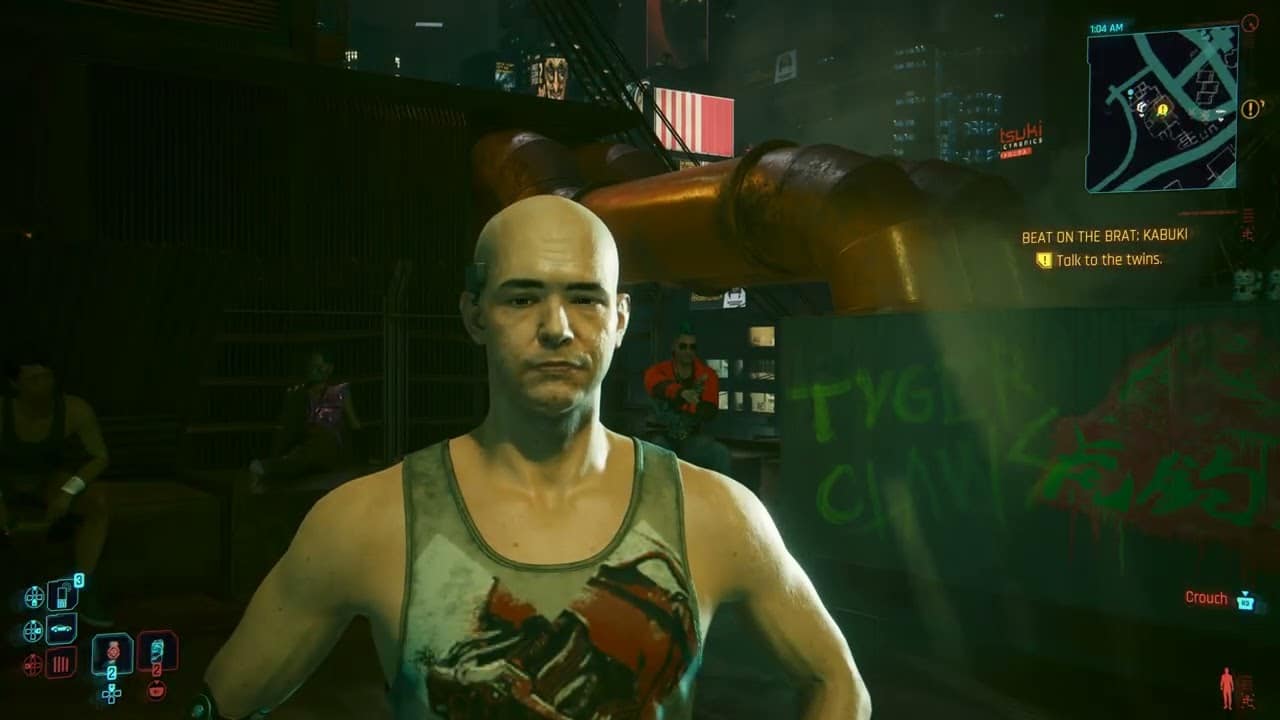Click the 1:04 AM clock display
The width and height of the screenshot is (1280, 720).
1106,27
